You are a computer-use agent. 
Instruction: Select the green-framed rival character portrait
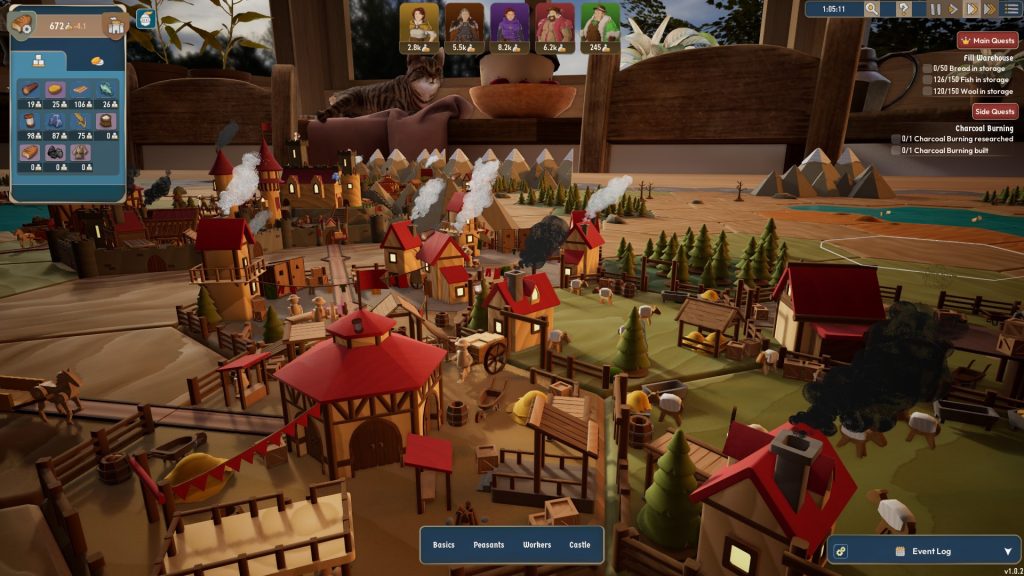[600, 22]
